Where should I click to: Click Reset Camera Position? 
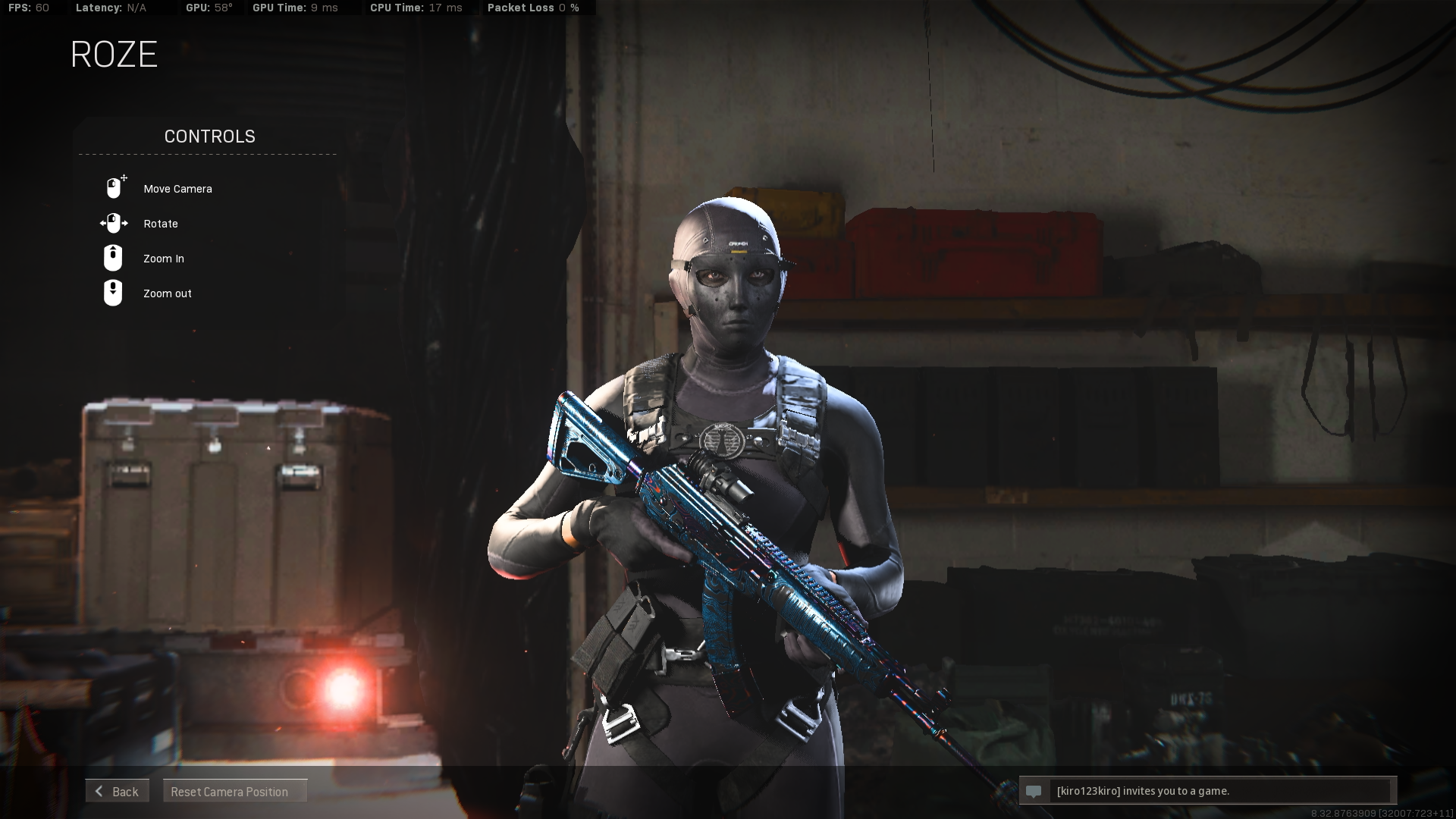coord(234,791)
